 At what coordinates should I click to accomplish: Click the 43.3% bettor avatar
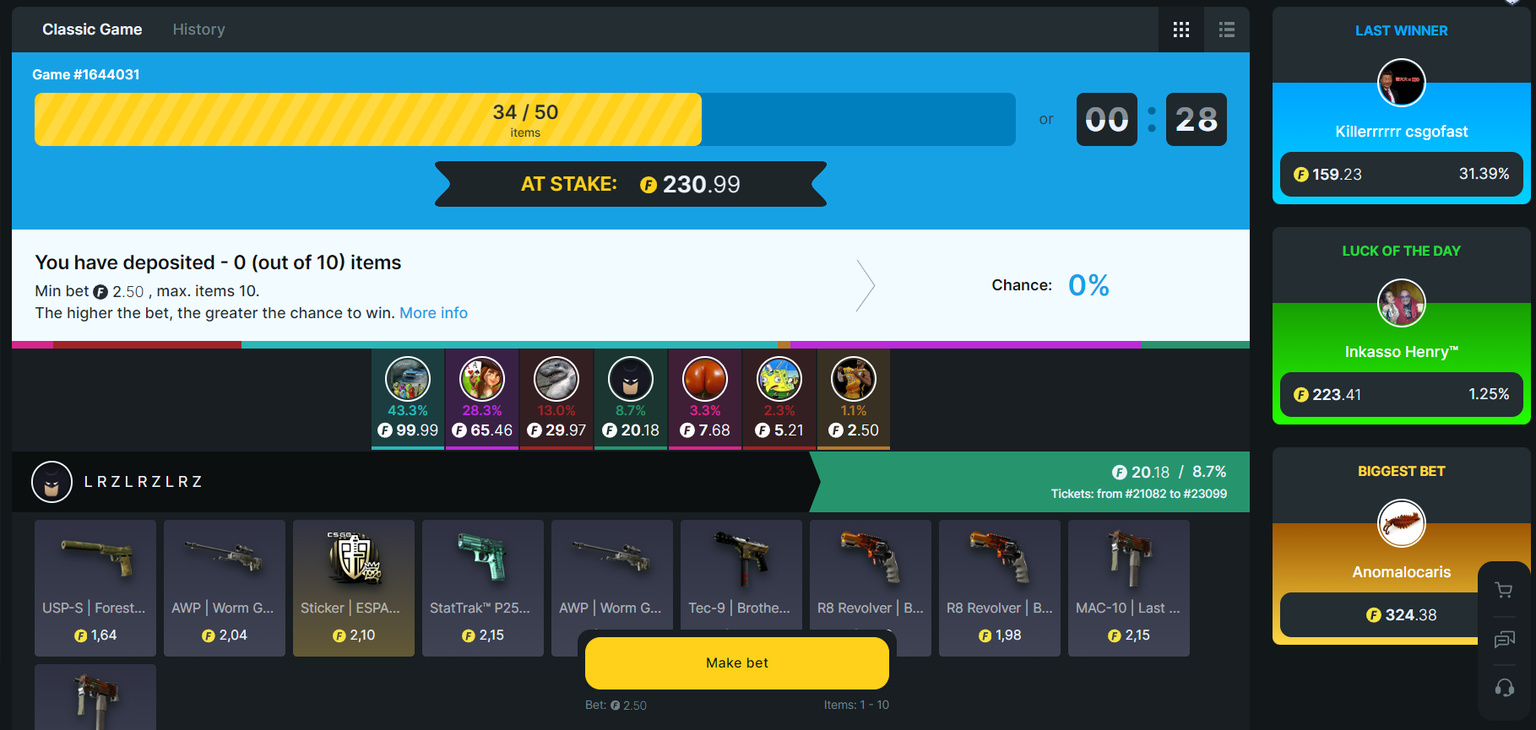407,379
